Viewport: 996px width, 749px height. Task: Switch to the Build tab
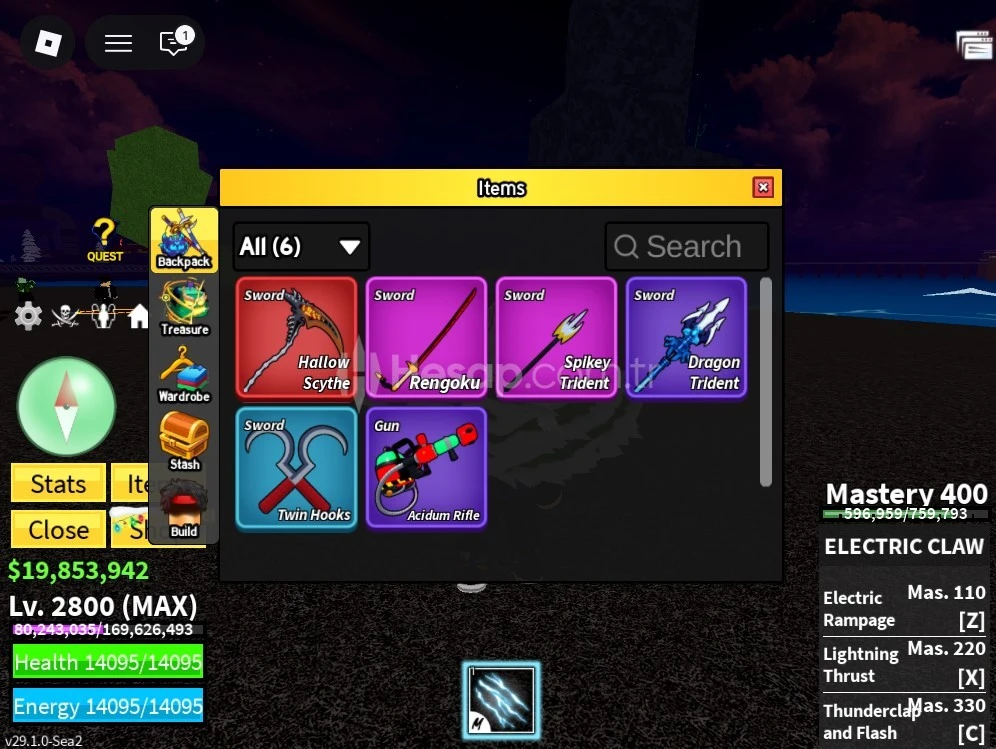tap(184, 511)
